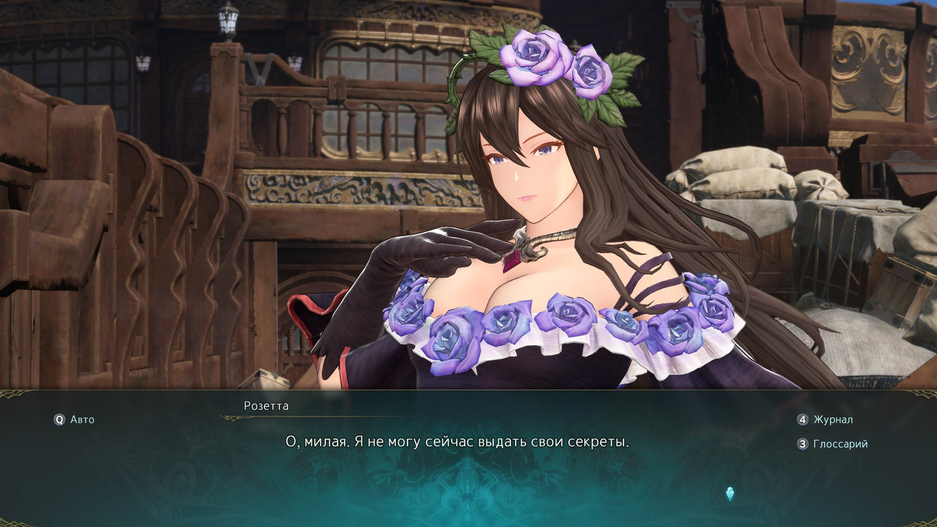Advance dialogue via the blue crystal indicator
Screen dimensions: 937x527
730,493
